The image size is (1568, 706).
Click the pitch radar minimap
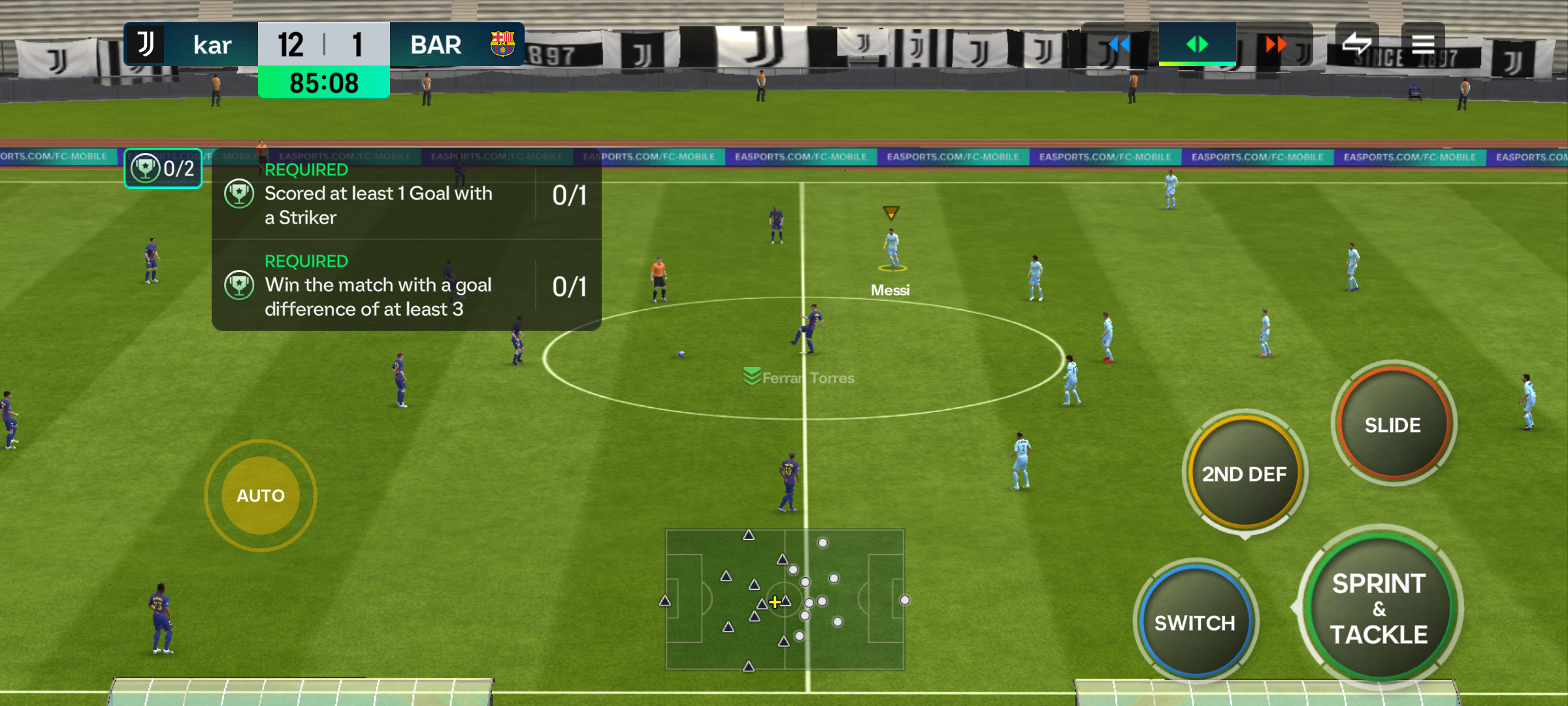point(785,599)
